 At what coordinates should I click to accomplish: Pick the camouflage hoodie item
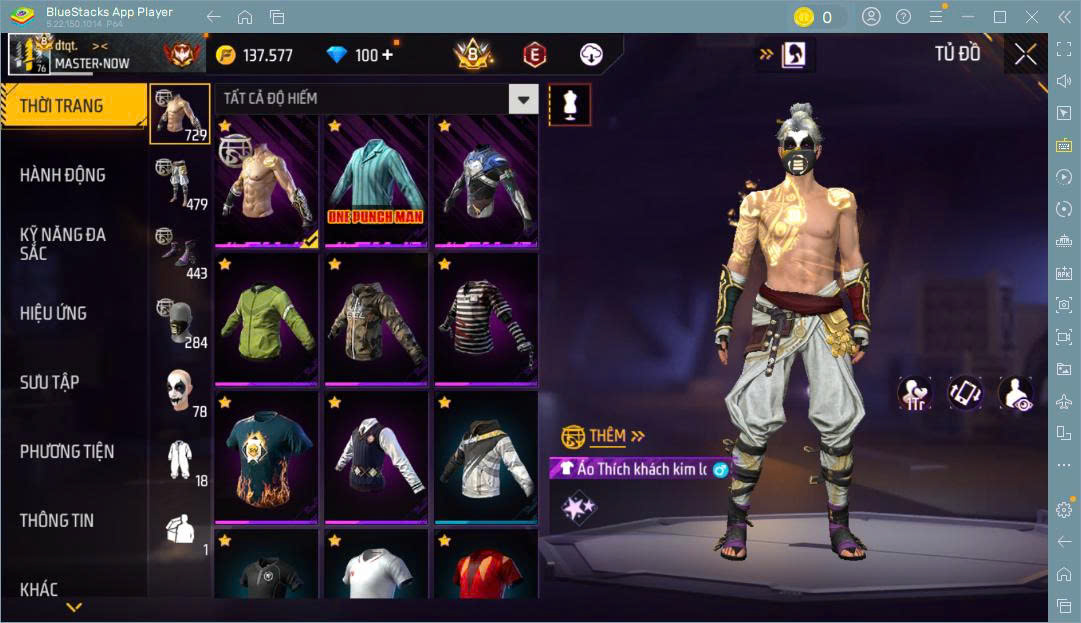[375, 319]
